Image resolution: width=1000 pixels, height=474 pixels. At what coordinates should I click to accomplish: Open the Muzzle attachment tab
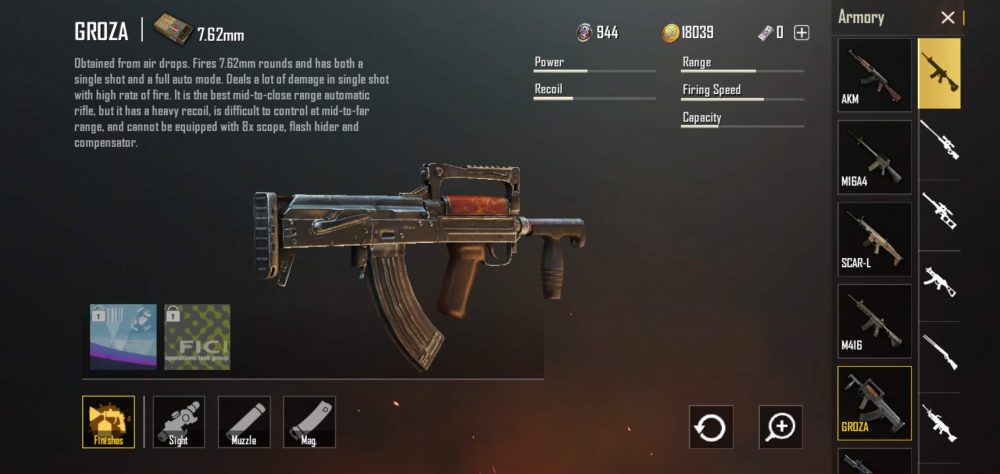point(244,421)
